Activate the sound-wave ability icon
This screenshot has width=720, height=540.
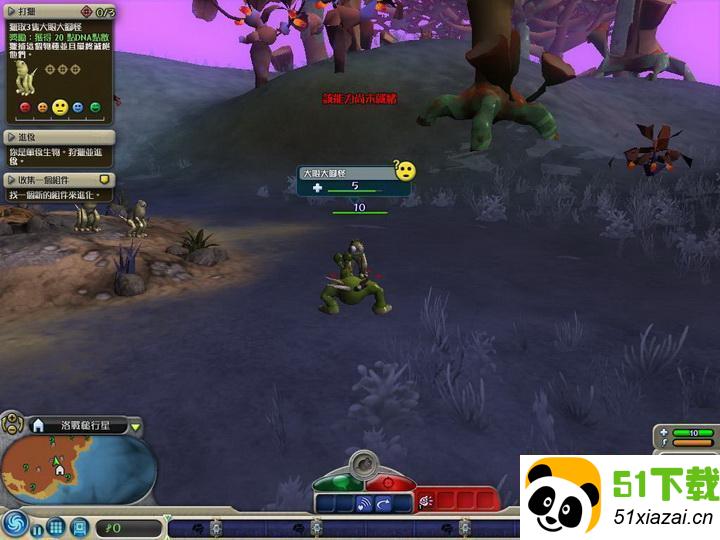click(363, 504)
